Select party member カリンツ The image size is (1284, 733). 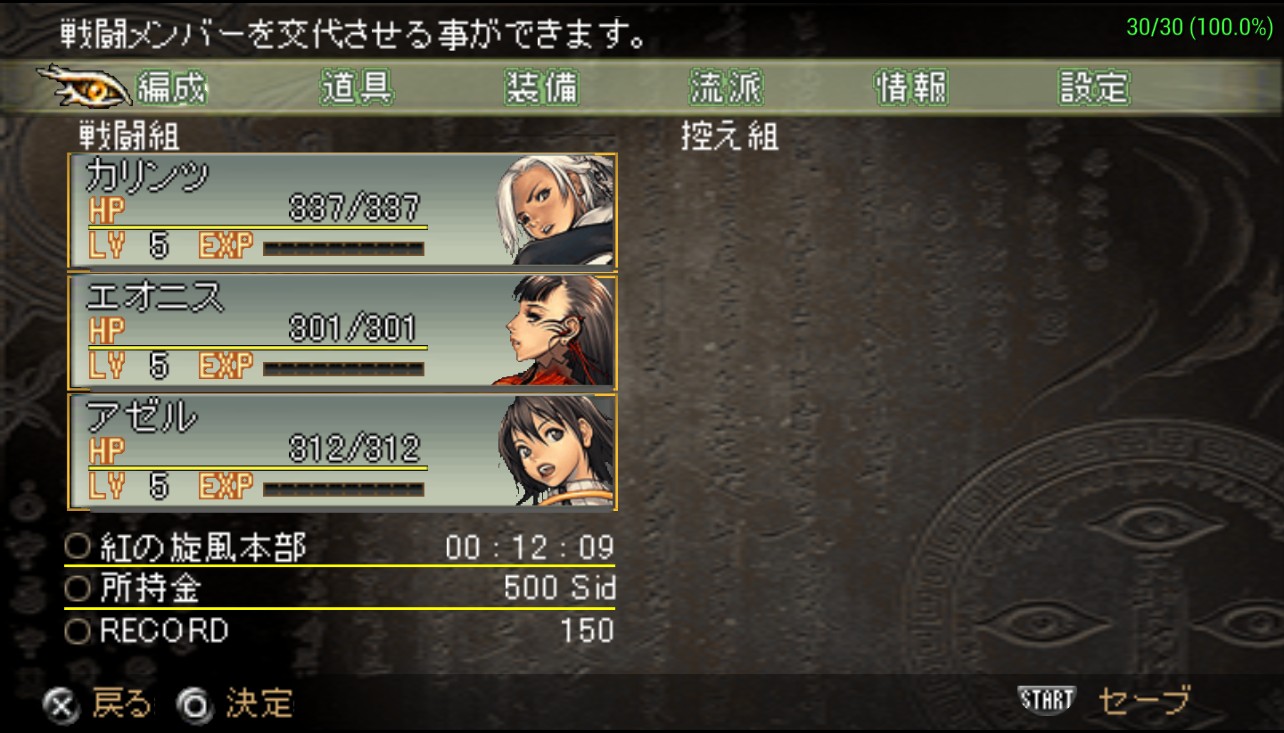click(x=342, y=211)
